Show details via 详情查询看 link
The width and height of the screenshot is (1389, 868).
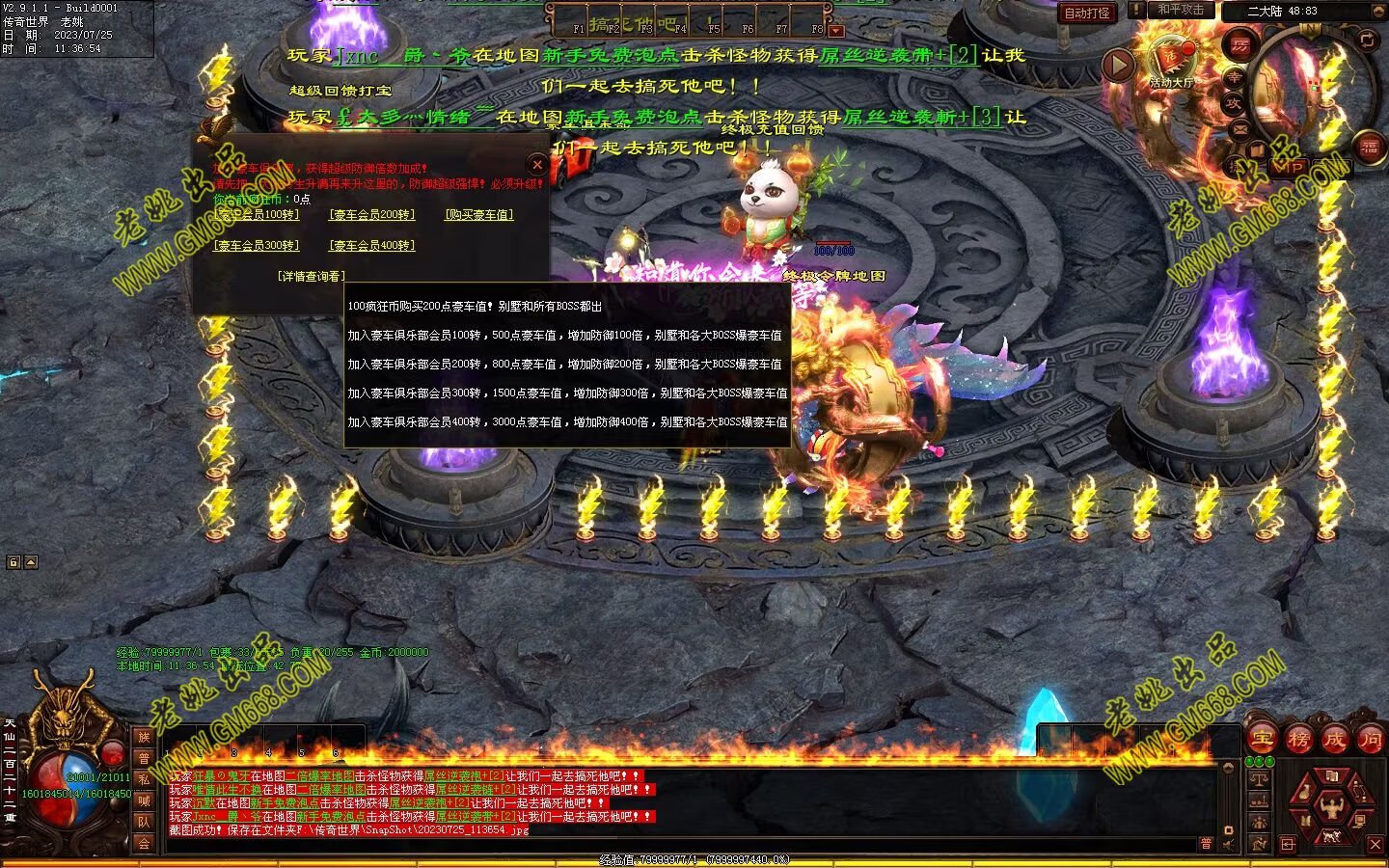click(311, 276)
